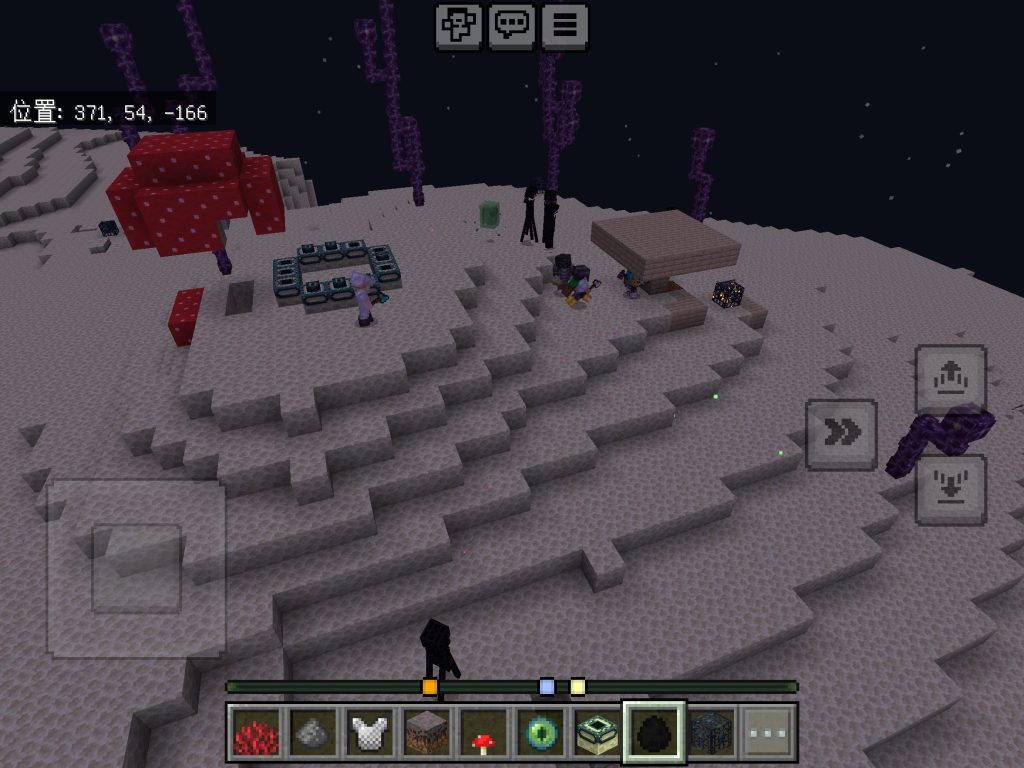
Task: Select the dirt-and-stone block hotbar slot
Action: pyautogui.click(x=427, y=732)
